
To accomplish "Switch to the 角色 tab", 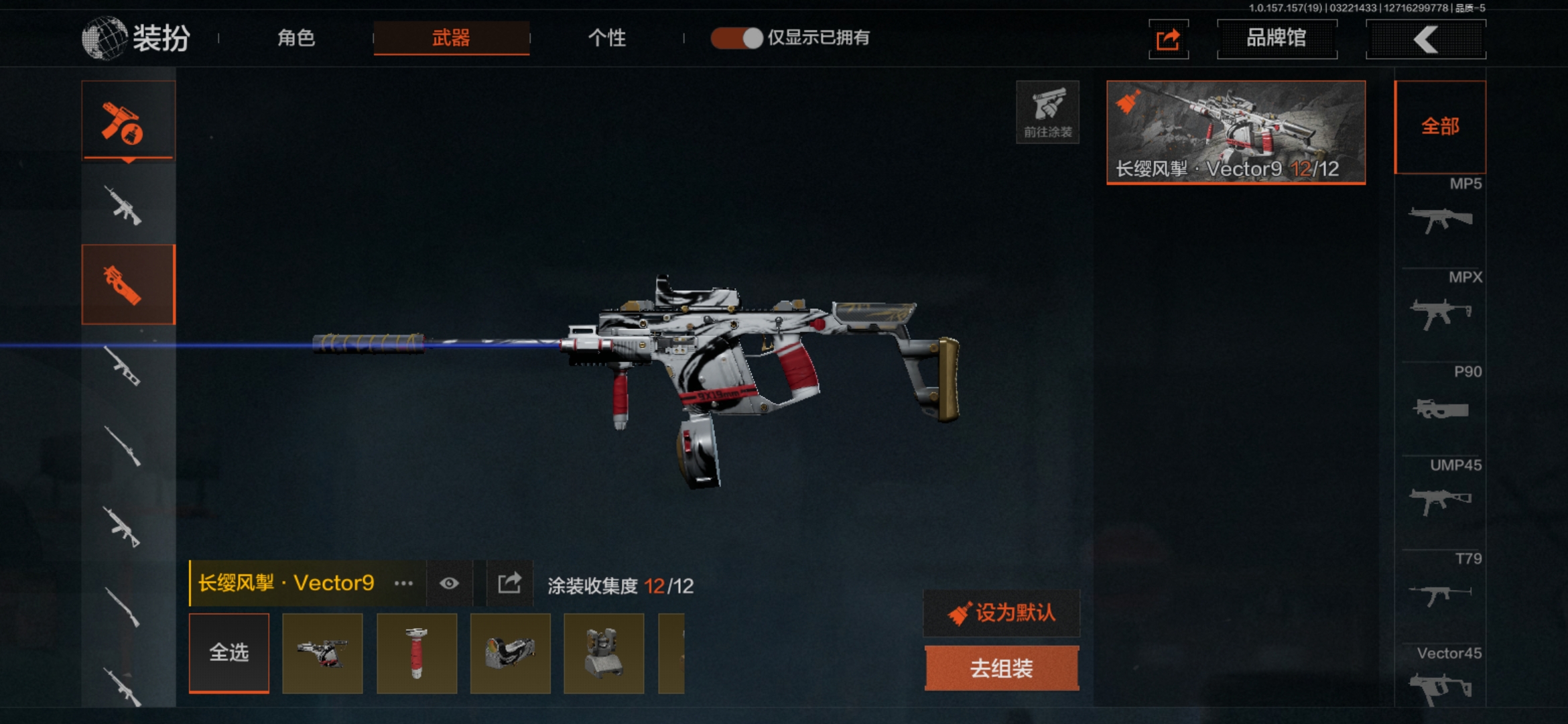I will (296, 38).
